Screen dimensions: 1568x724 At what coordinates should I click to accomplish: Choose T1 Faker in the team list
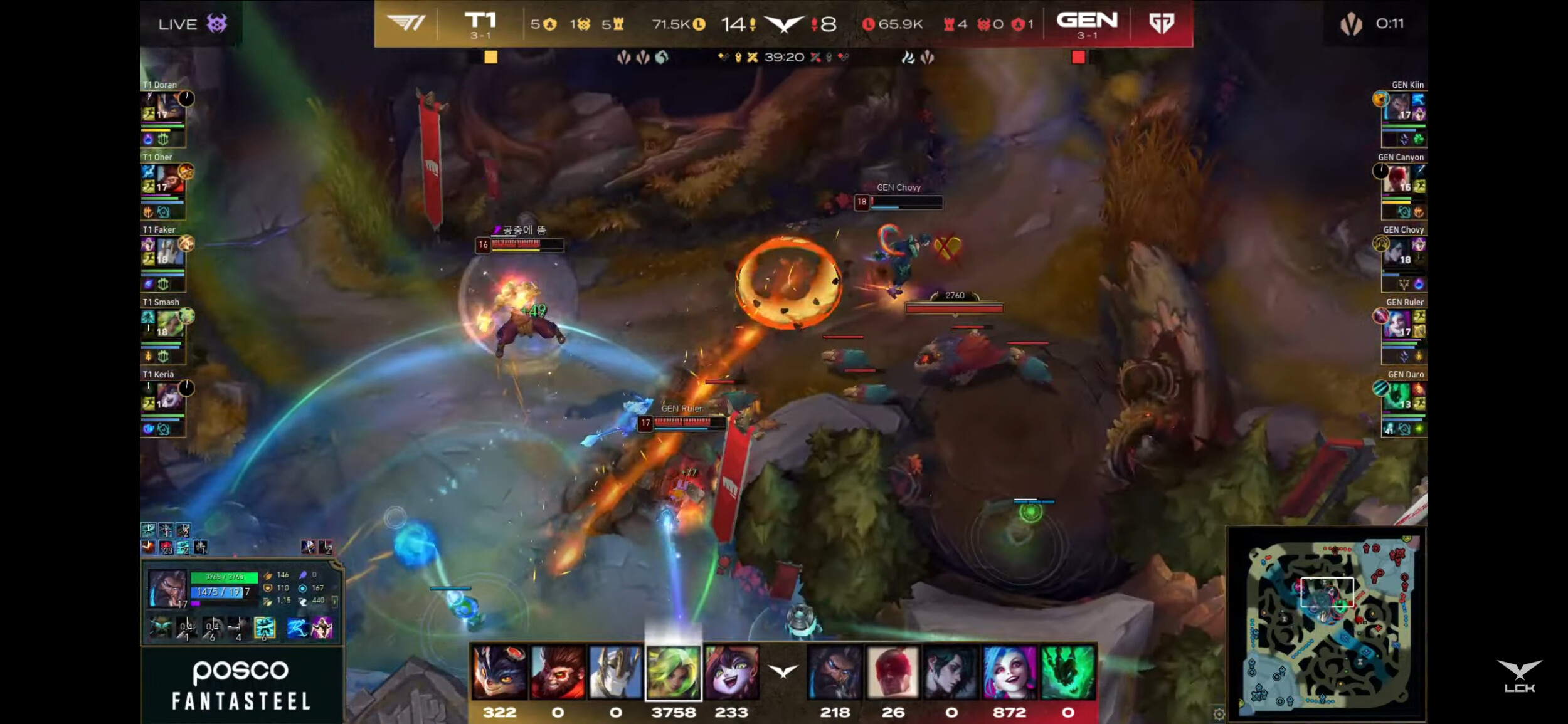pyautogui.click(x=164, y=258)
